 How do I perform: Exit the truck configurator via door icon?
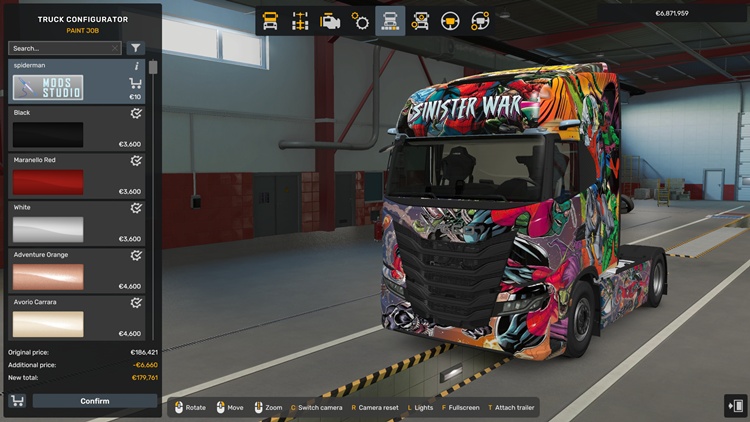click(x=735, y=405)
